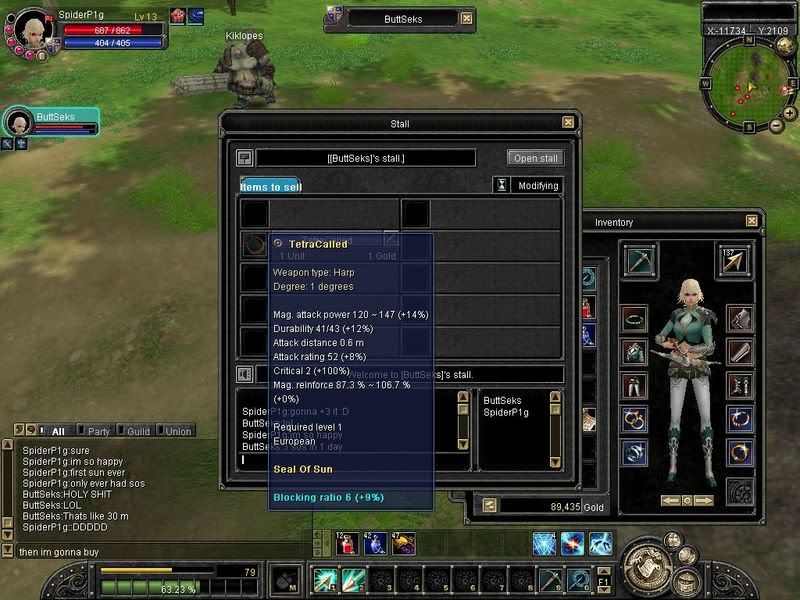Select the TetraCalled harp stall slot
Image resolution: width=800 pixels, height=600 pixels.
[x=254, y=243]
